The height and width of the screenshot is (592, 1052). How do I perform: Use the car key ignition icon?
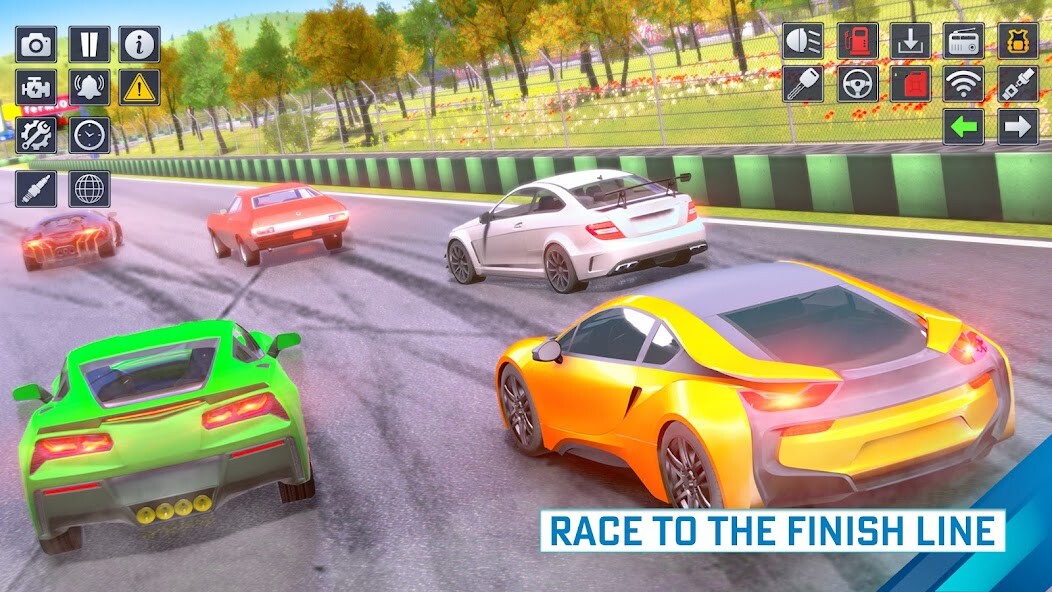(x=803, y=84)
